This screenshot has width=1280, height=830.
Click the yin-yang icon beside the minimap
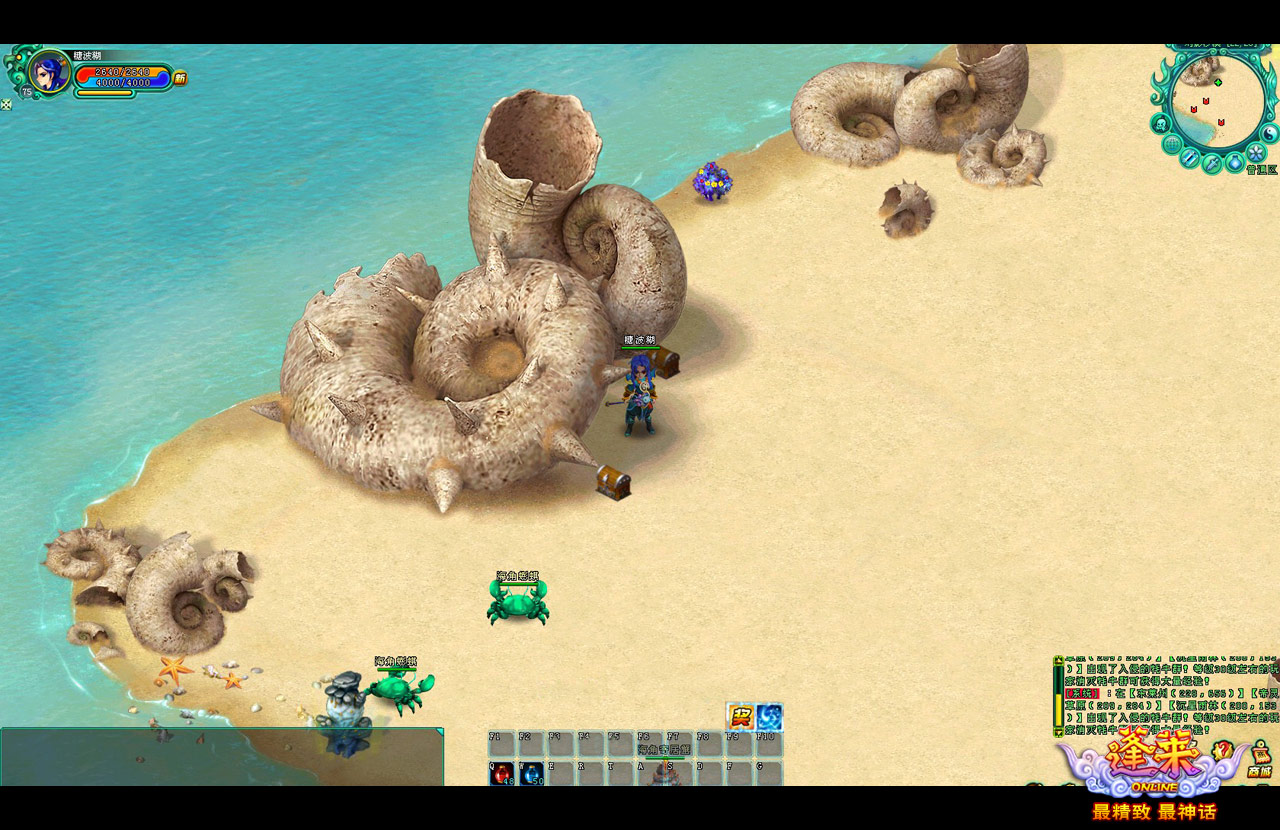[1270, 133]
